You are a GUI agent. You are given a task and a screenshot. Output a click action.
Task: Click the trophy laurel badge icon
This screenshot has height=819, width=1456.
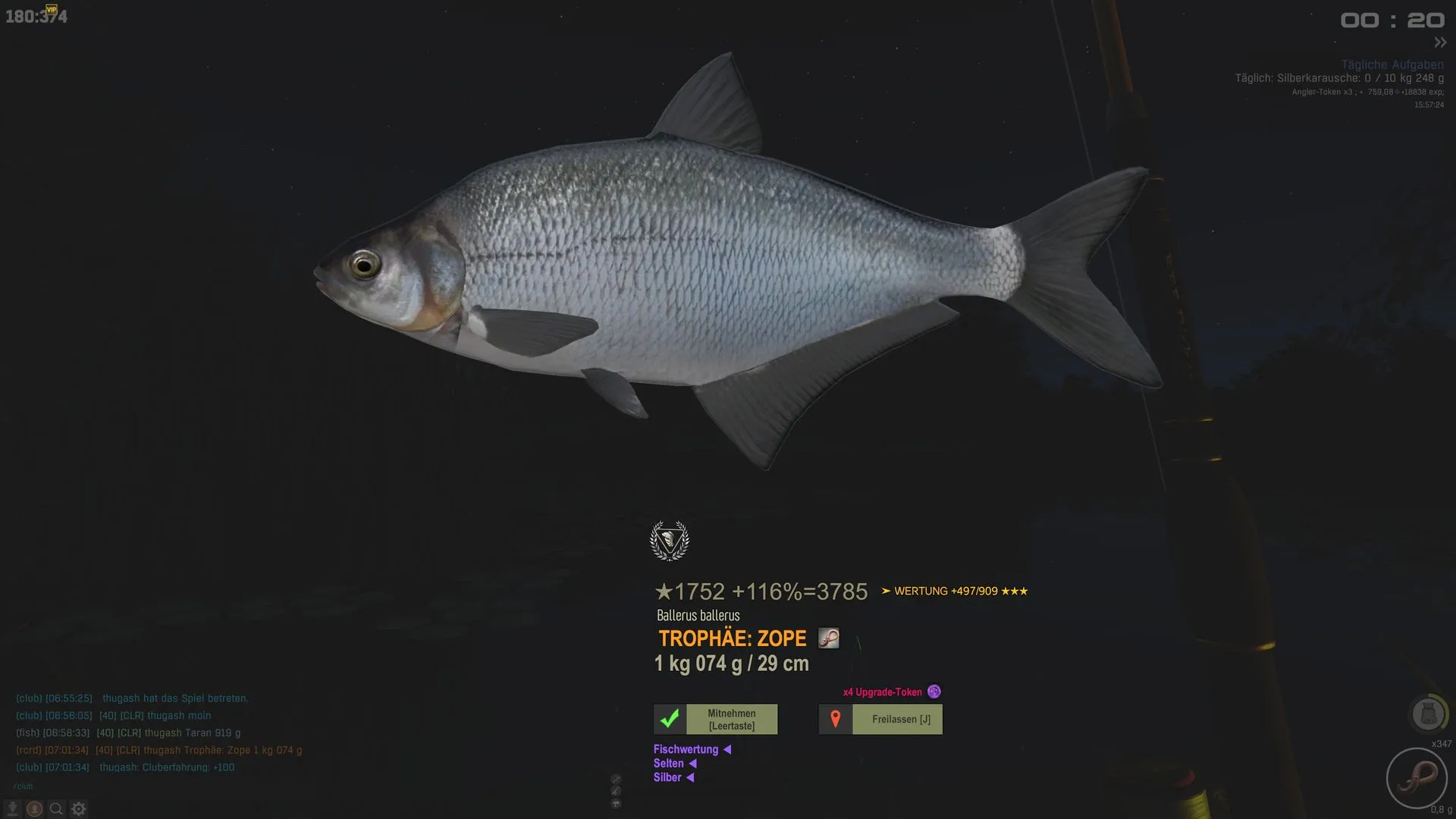[x=670, y=541]
